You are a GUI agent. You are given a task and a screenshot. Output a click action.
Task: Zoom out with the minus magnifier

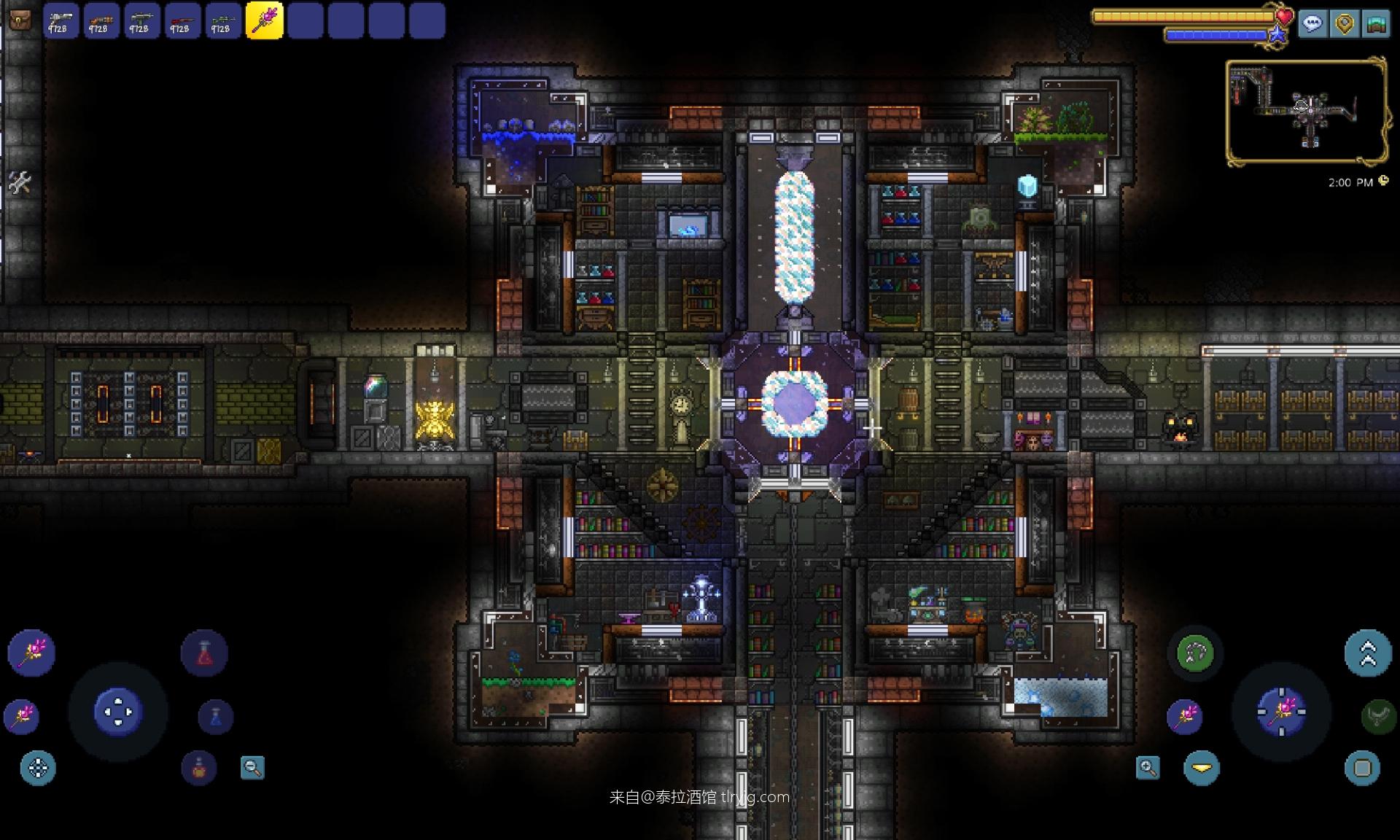pyautogui.click(x=252, y=767)
